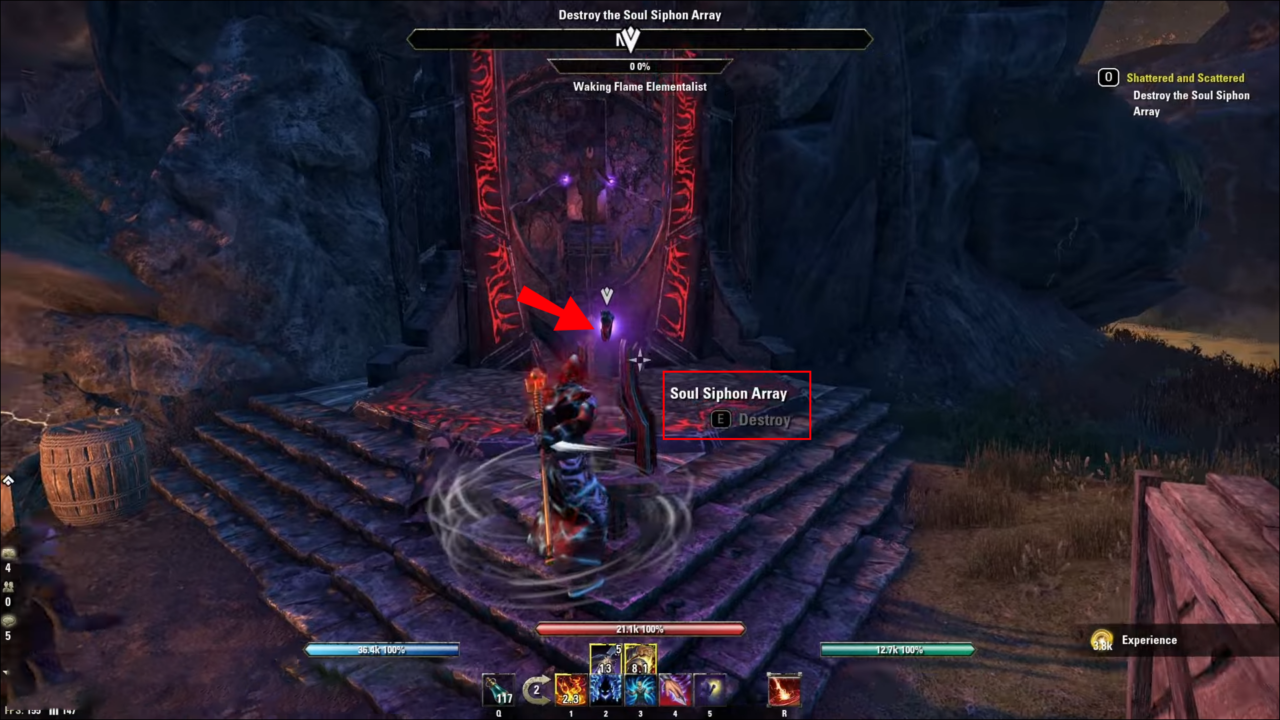Activate the Ultimate fire ability on R
The height and width of the screenshot is (720, 1280).
(784, 690)
